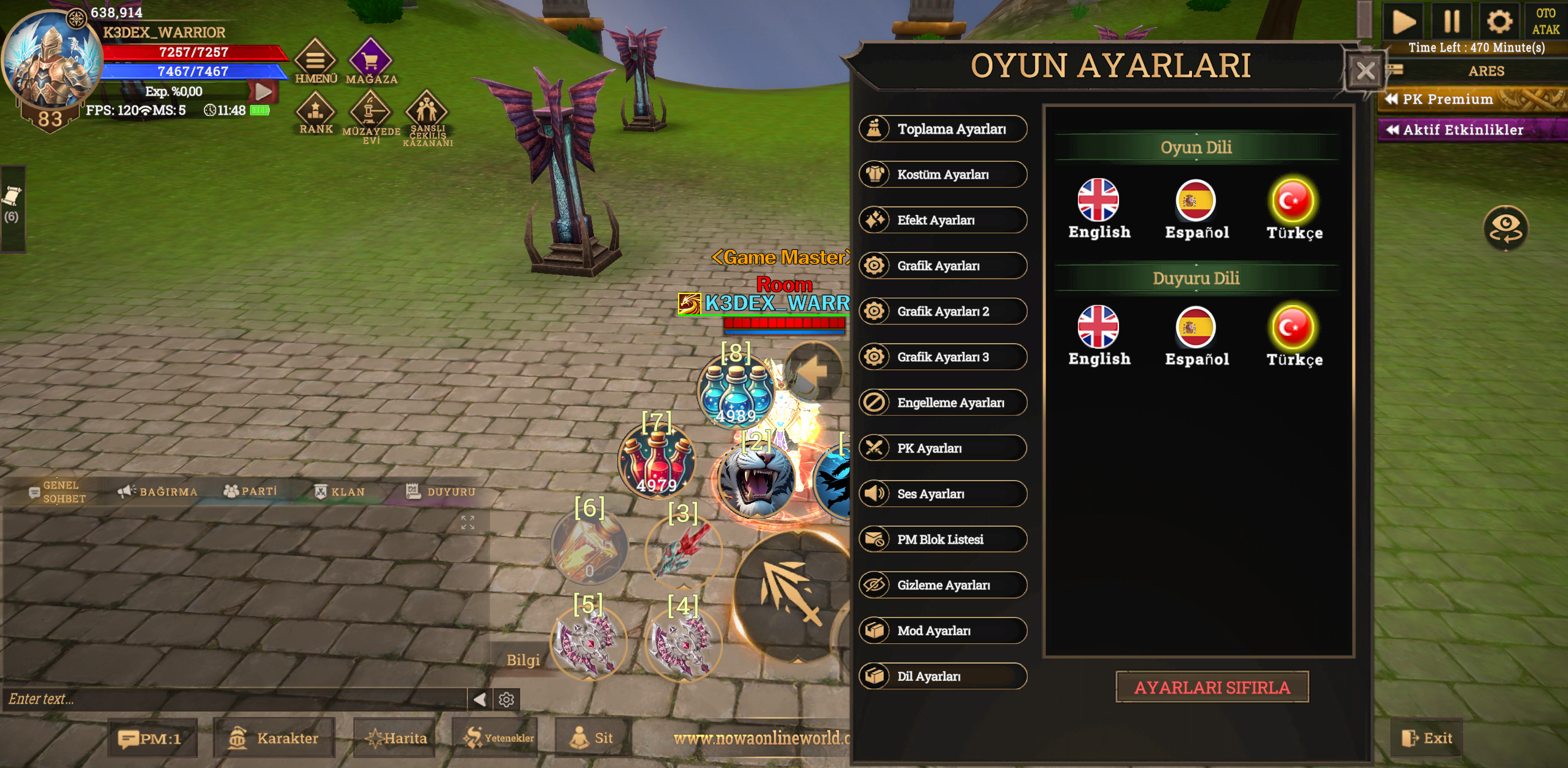1568x768 pixels.
Task: Set game language to English under Oyun Dili
Action: pos(1099,209)
